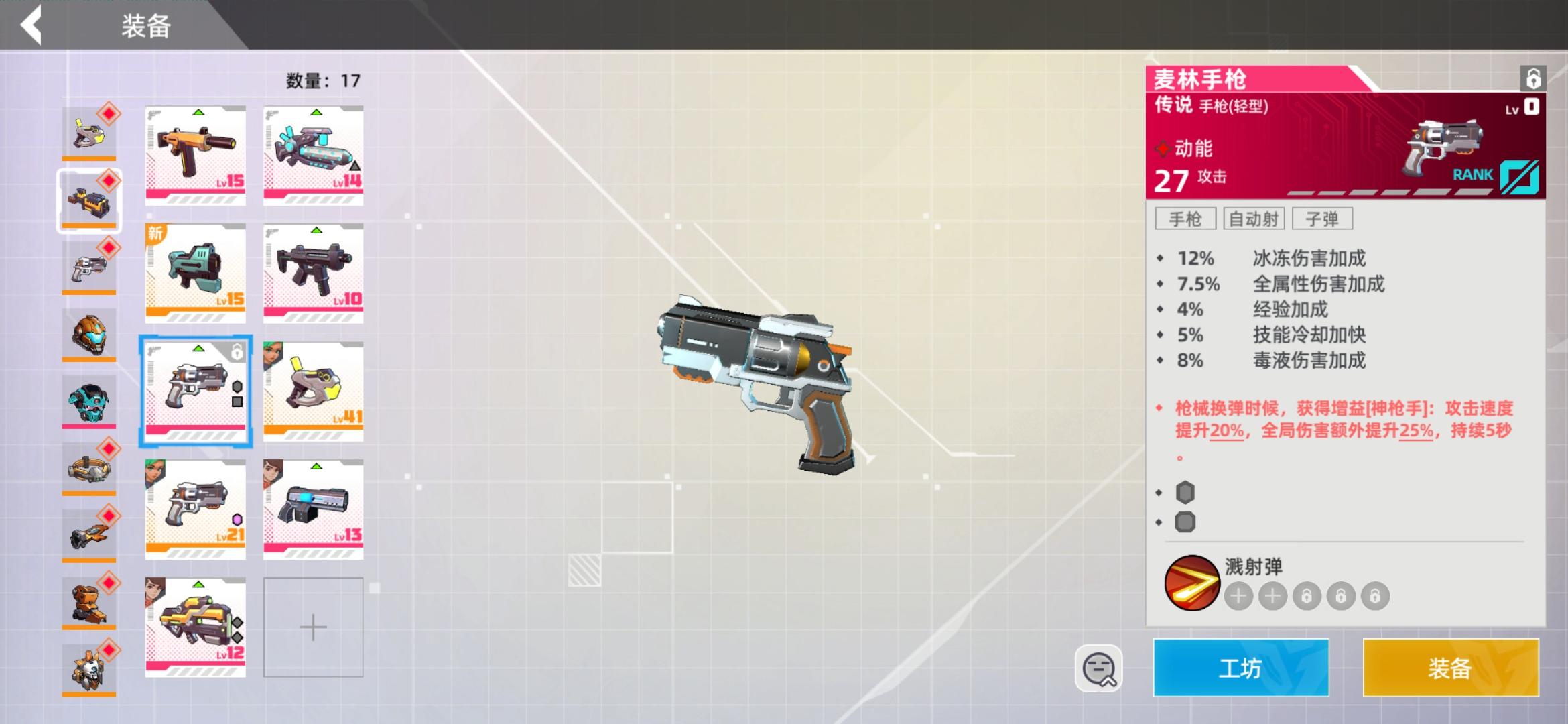This screenshot has height=724, width=1568.
Task: Switch to the 手枪 tag
Action: pyautogui.click(x=1184, y=219)
